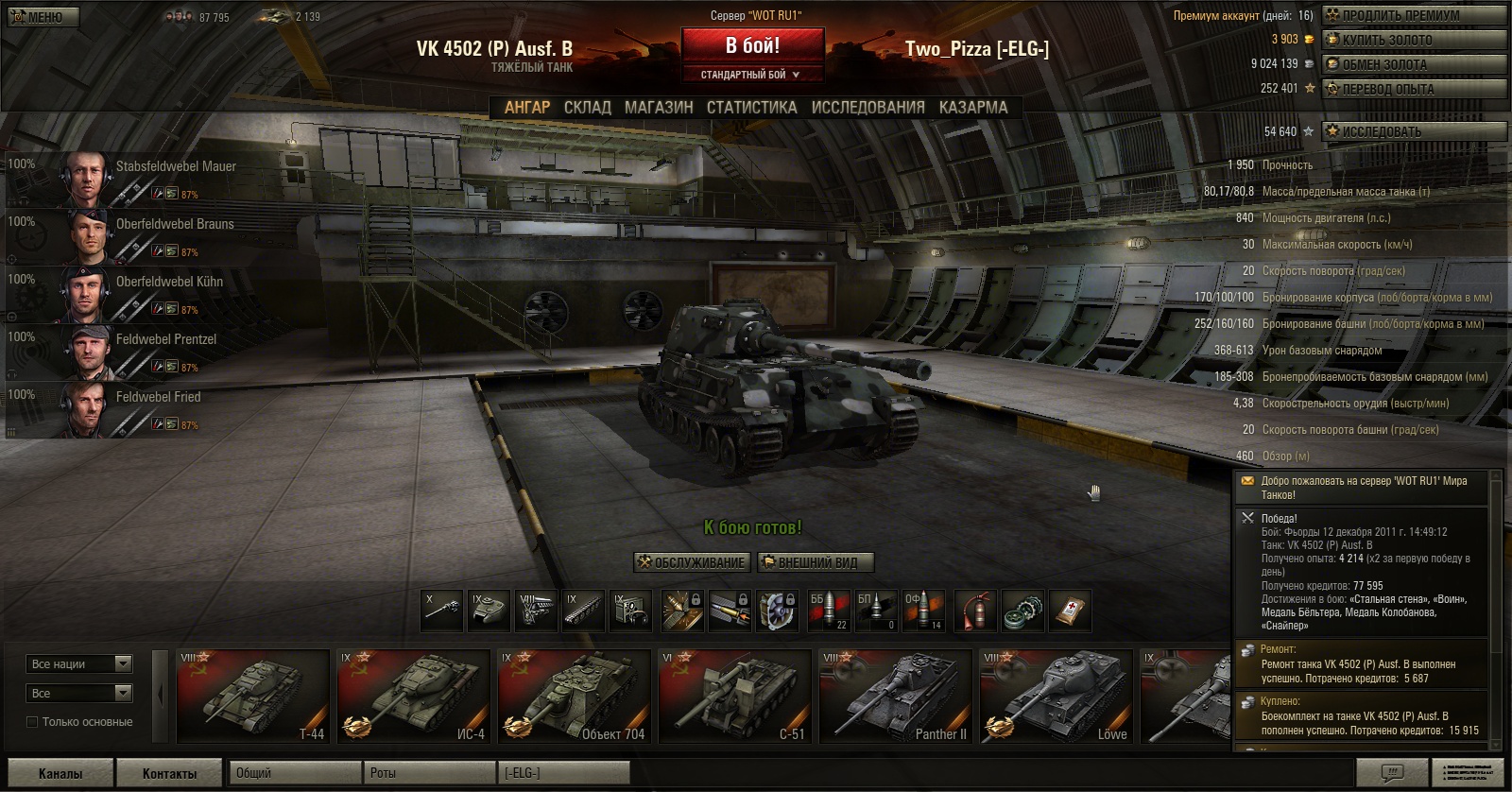Switch to the СКЛАД tab
The image size is (1512, 792).
pyautogui.click(x=587, y=108)
